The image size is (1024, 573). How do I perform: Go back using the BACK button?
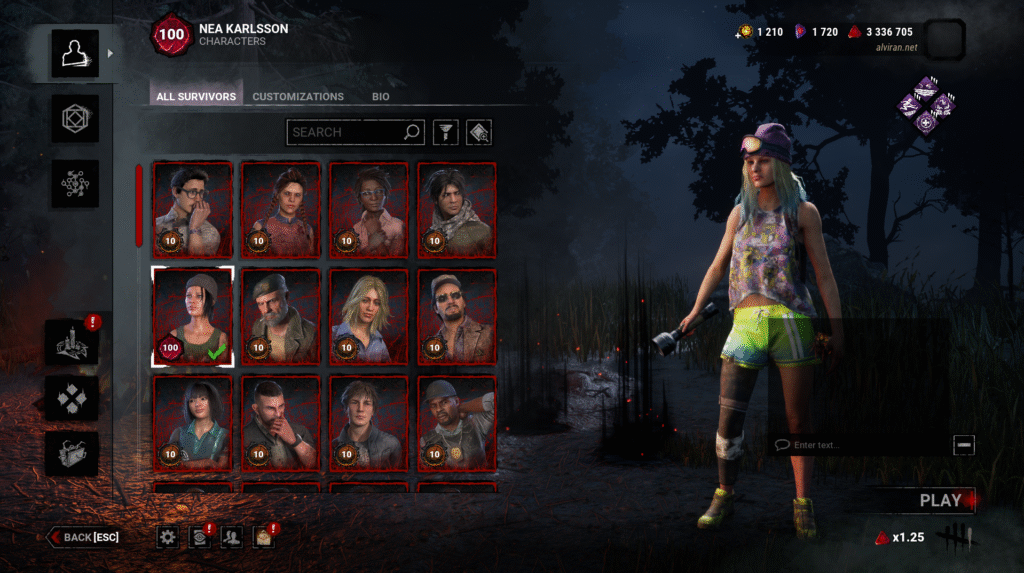coord(84,537)
